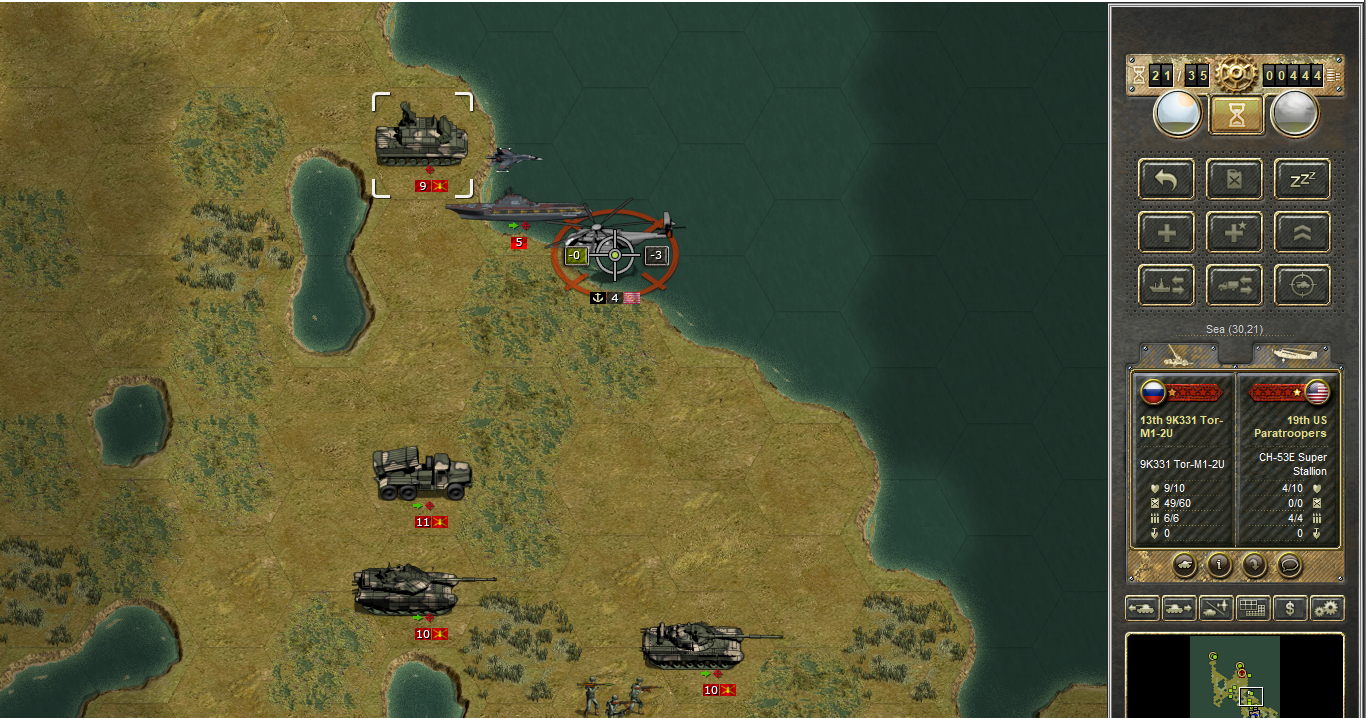Toggle truck transport mount button

(1234, 286)
